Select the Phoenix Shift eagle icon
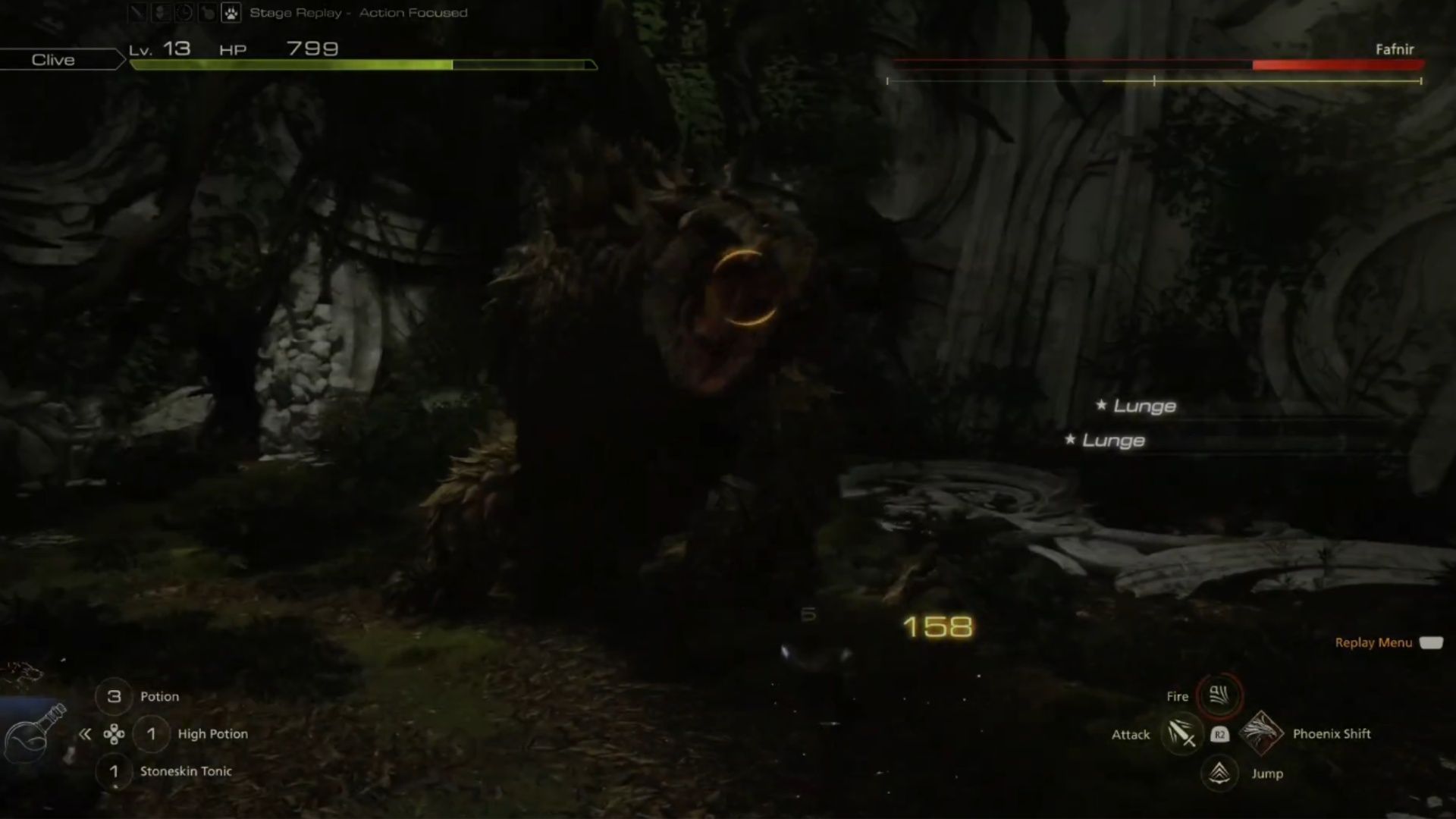This screenshot has width=1456, height=819. pos(1262,734)
